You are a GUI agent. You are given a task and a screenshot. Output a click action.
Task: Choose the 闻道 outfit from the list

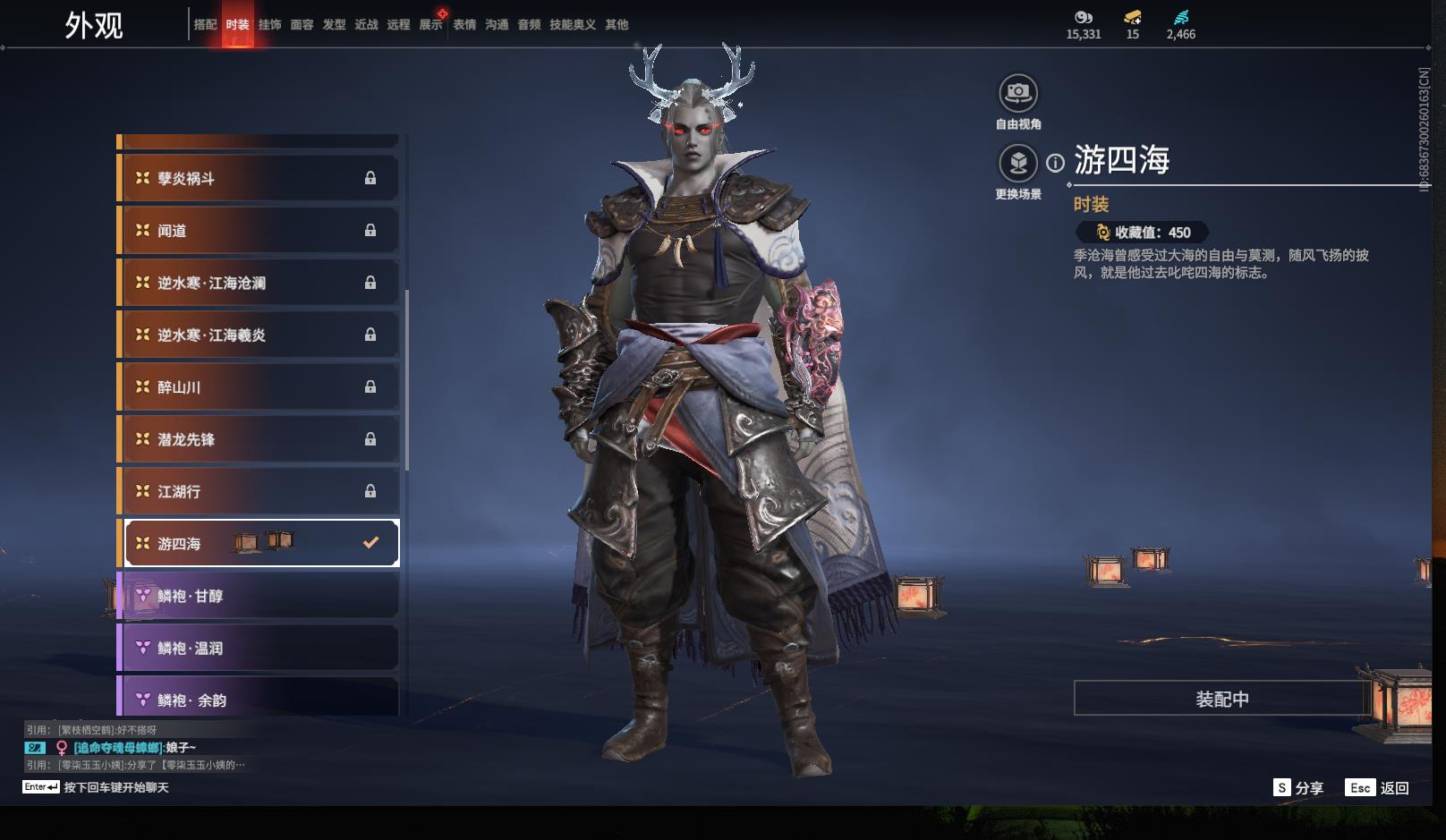point(259,231)
